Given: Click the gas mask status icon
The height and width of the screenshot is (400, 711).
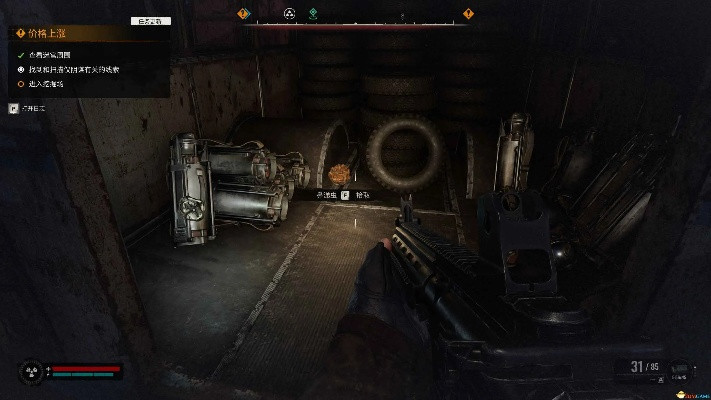Looking at the screenshot, I should 29,372.
